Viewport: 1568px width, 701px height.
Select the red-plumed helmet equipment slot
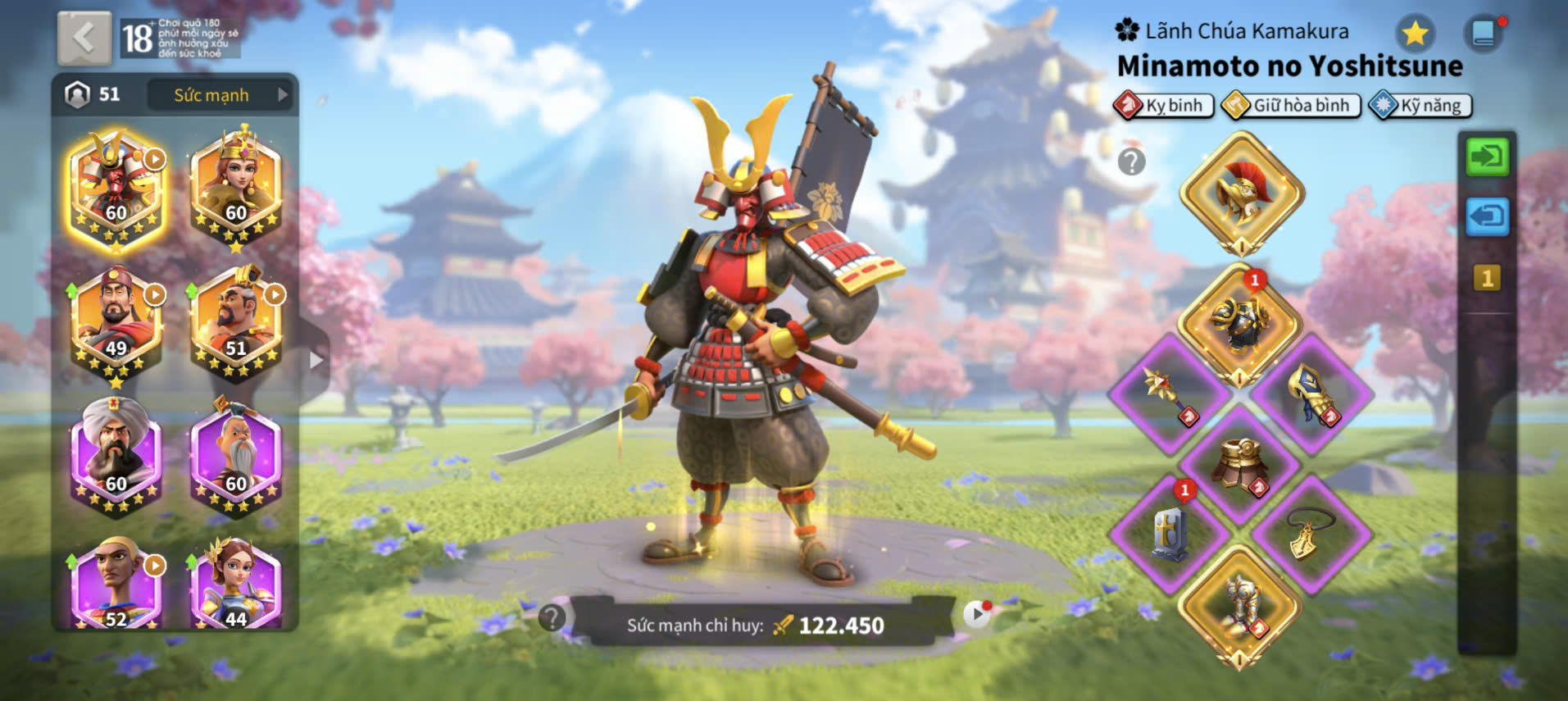click(1241, 193)
